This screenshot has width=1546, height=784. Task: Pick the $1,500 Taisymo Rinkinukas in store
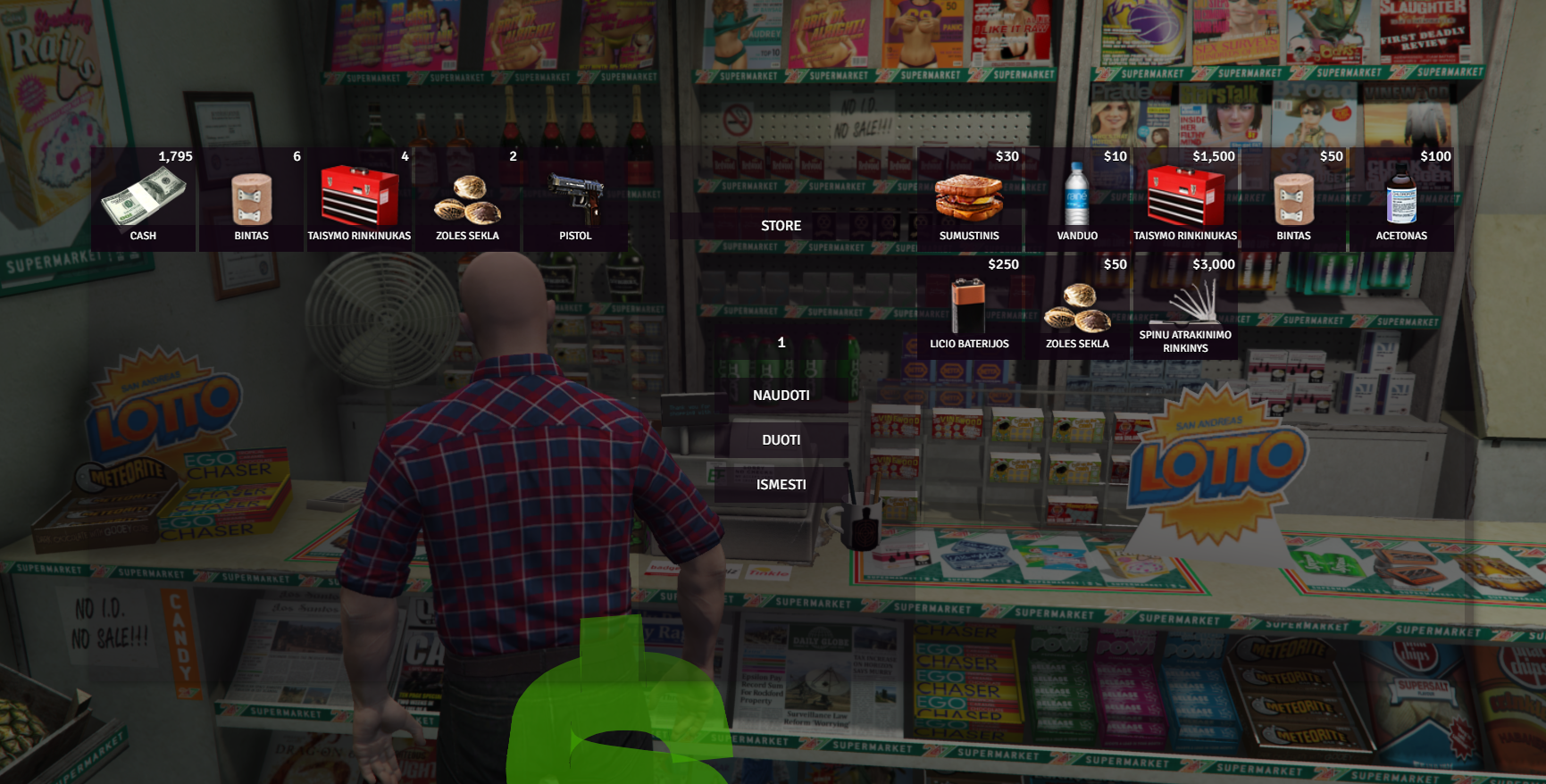1185,199
